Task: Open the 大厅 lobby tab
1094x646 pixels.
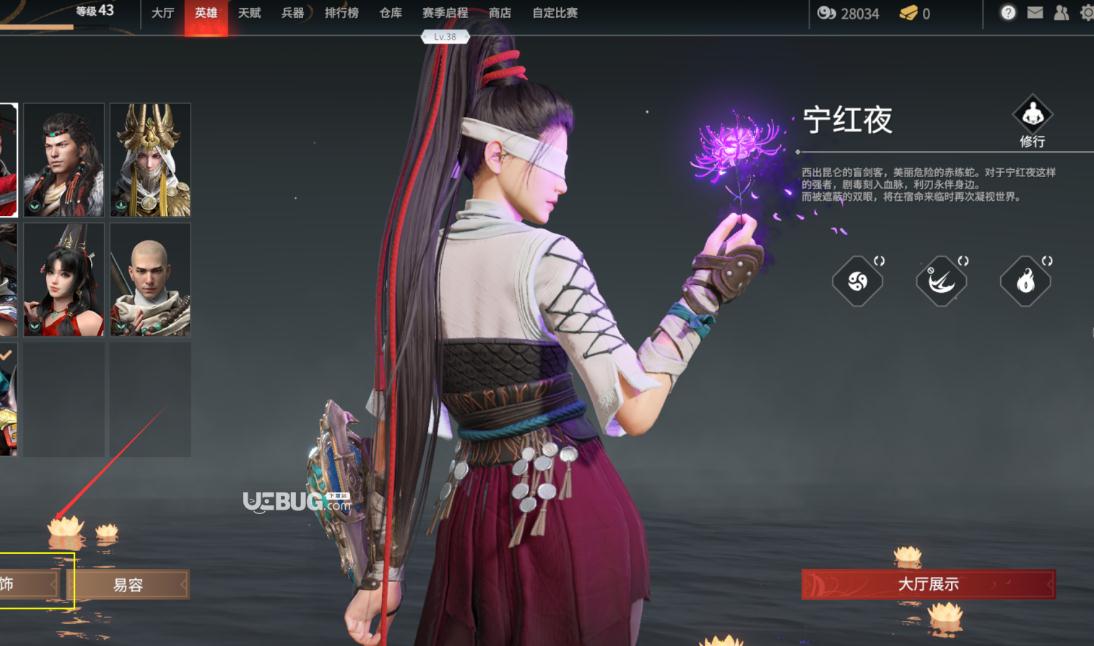Action: tap(162, 13)
